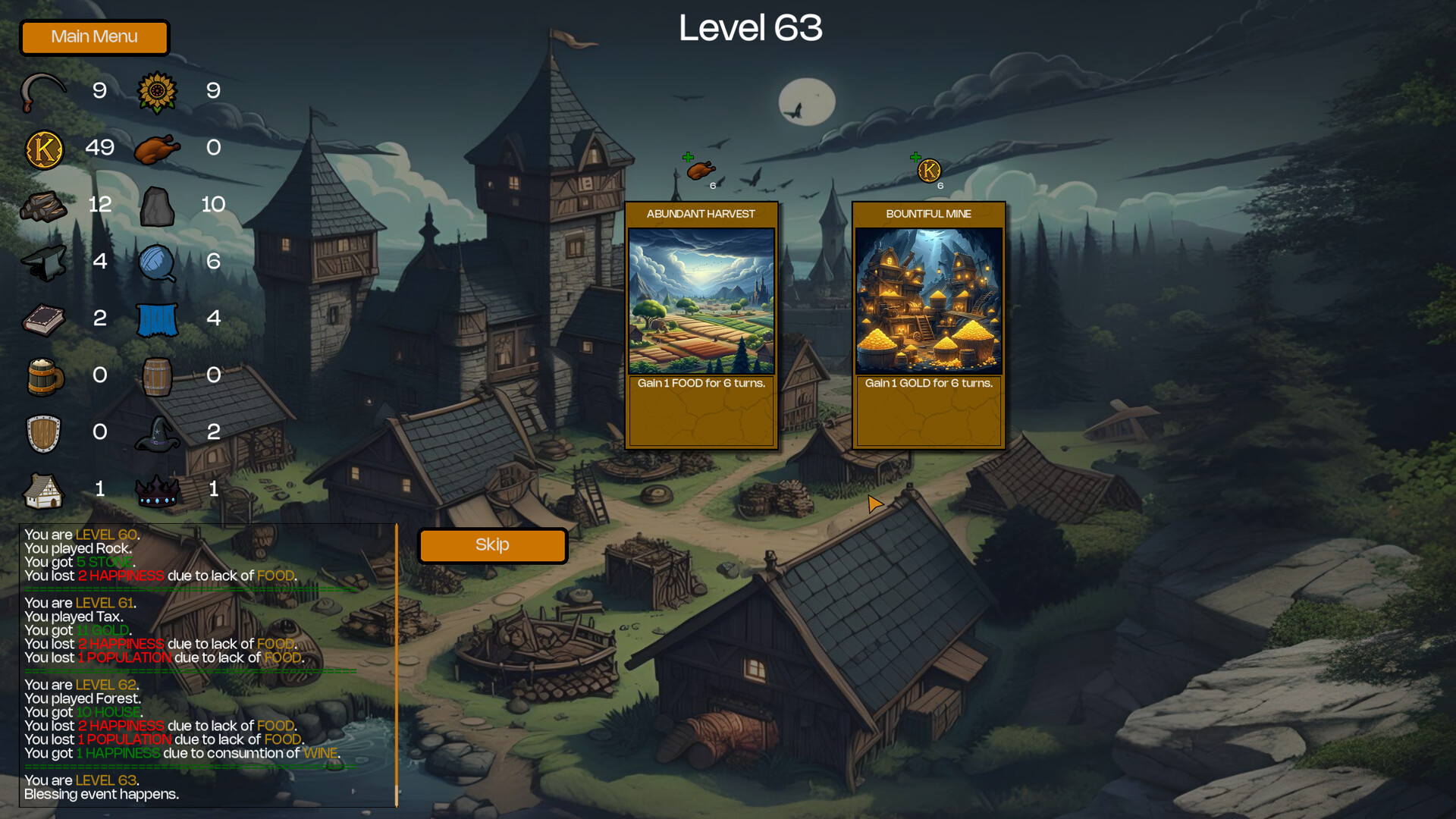Image resolution: width=1456 pixels, height=819 pixels.
Task: Select the turkey food resource icon
Action: 157,149
